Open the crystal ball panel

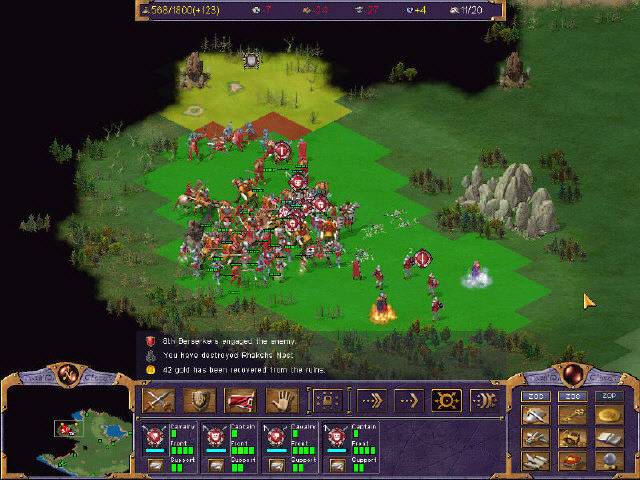610,462
